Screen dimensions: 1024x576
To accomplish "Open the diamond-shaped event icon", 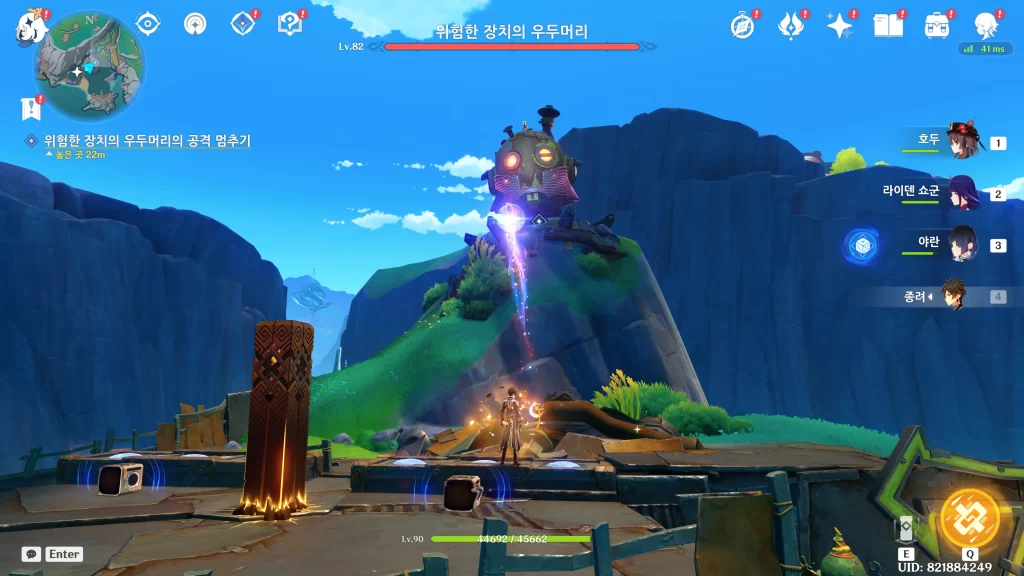I will pos(242,23).
